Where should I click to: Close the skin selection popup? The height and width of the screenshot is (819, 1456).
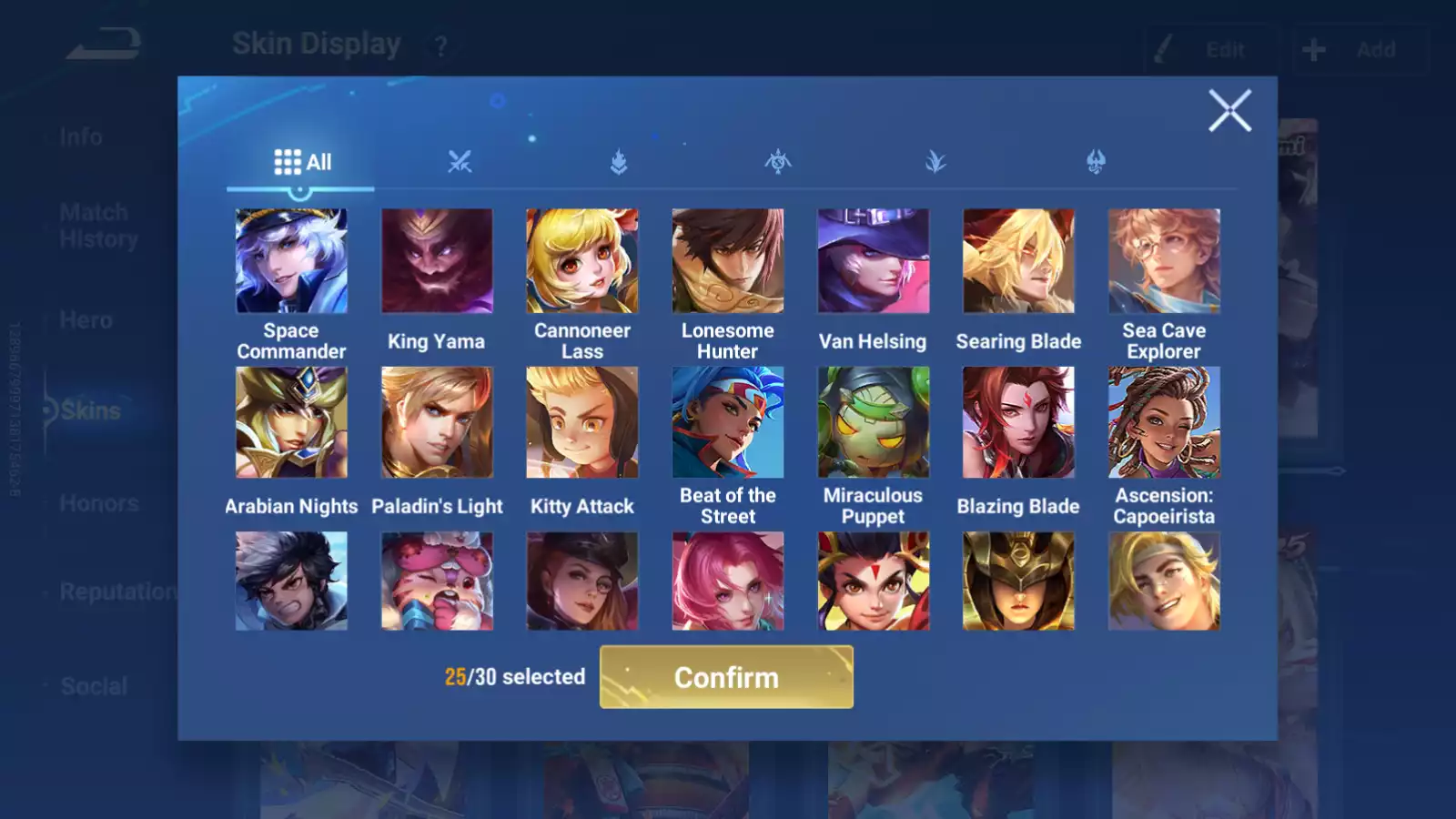(1229, 110)
